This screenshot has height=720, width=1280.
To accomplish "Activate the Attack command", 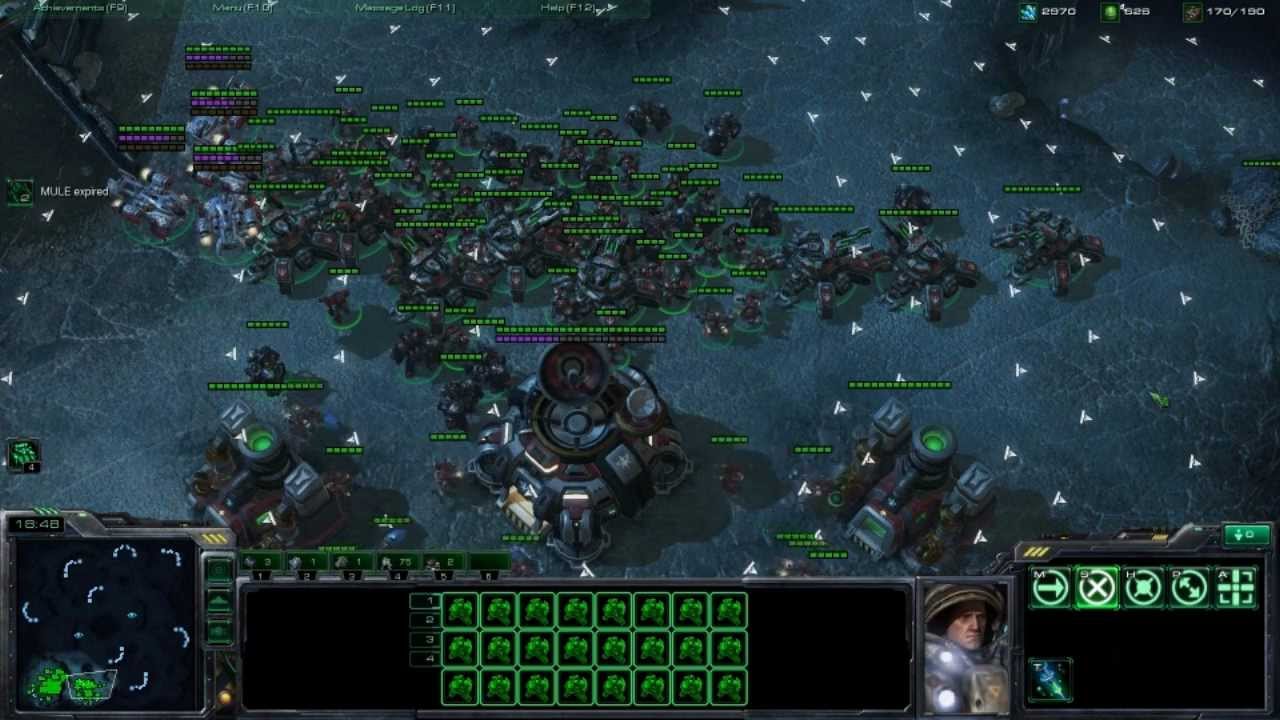I will pos(1236,589).
